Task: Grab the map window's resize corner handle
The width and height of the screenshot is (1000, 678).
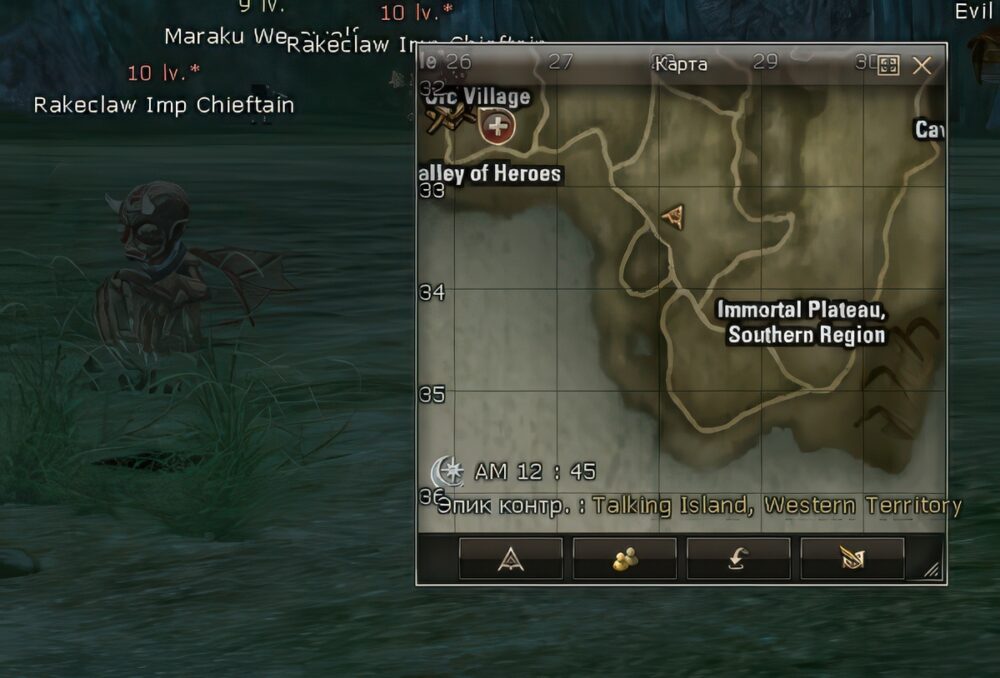Action: tap(932, 570)
